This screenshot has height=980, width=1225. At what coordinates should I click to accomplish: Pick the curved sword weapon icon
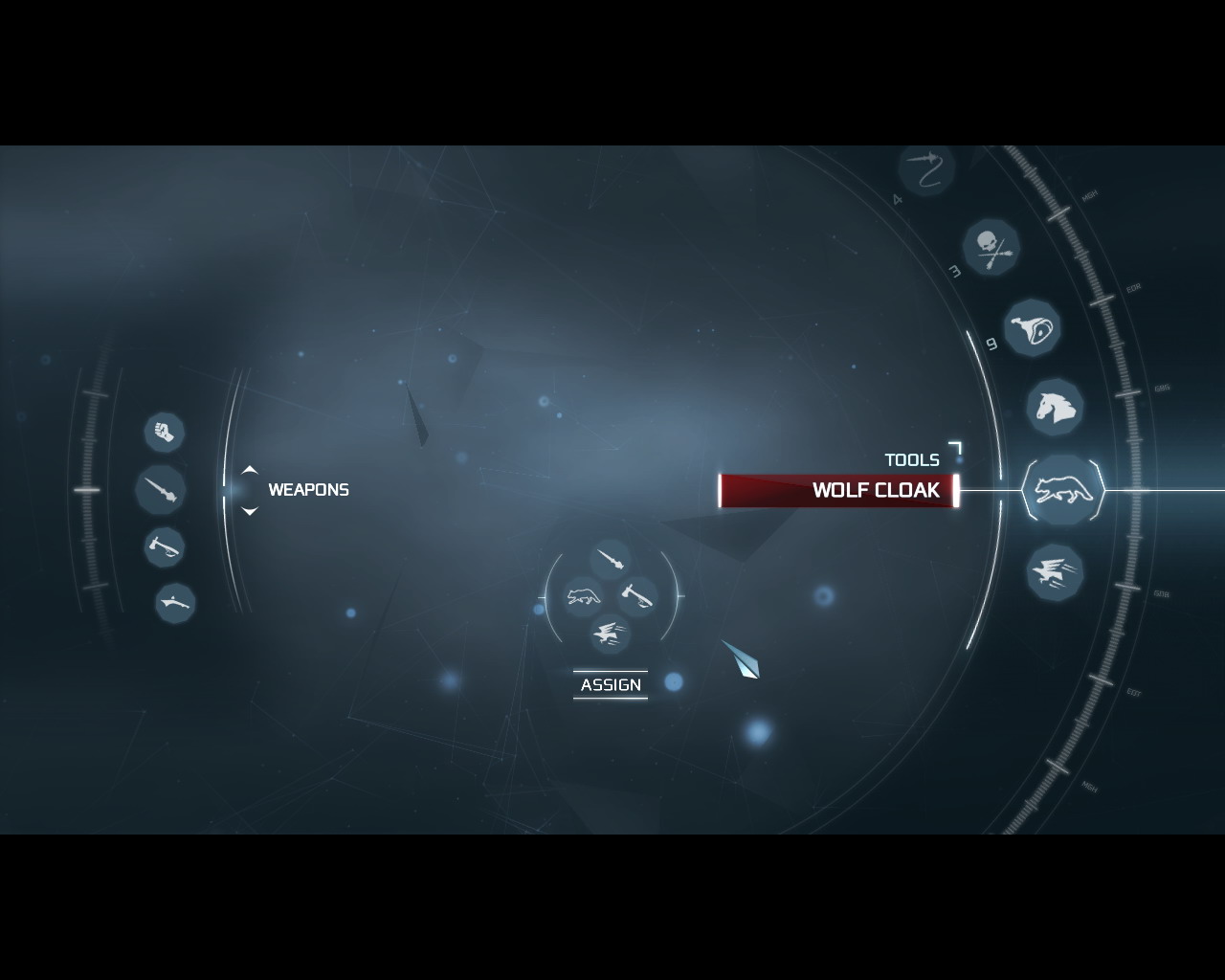pyautogui.click(x=175, y=603)
